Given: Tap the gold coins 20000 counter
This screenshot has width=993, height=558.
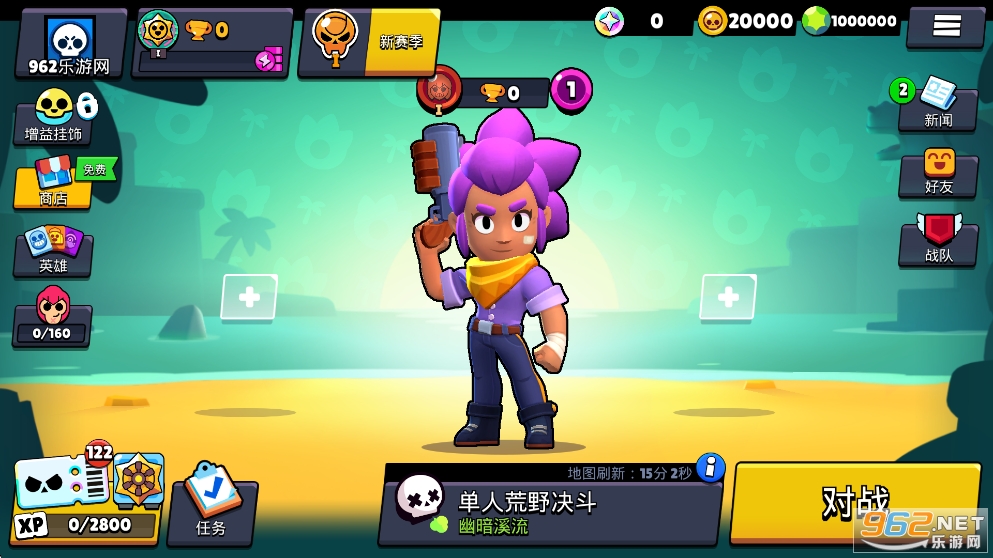Looking at the screenshot, I should [x=746, y=21].
